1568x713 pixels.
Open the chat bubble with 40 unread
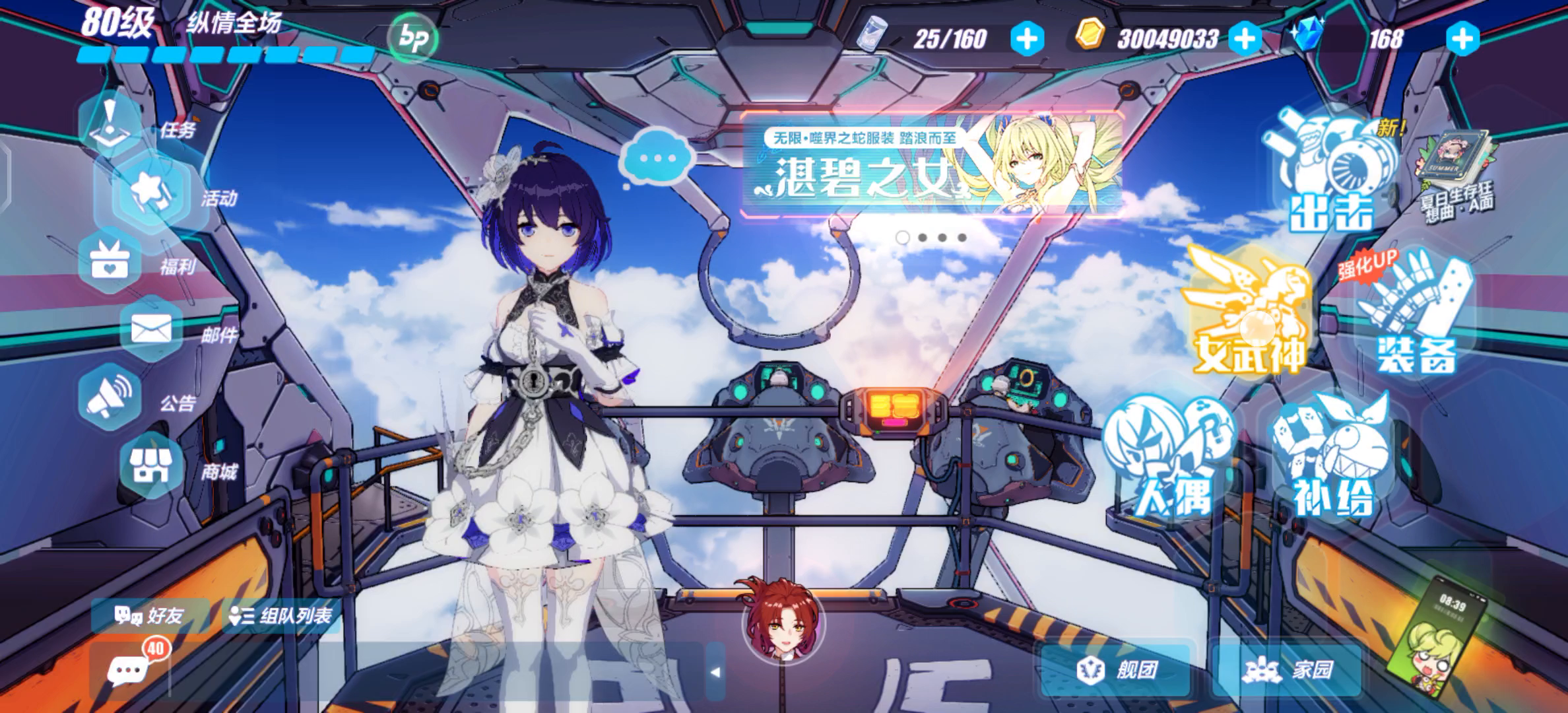(129, 670)
